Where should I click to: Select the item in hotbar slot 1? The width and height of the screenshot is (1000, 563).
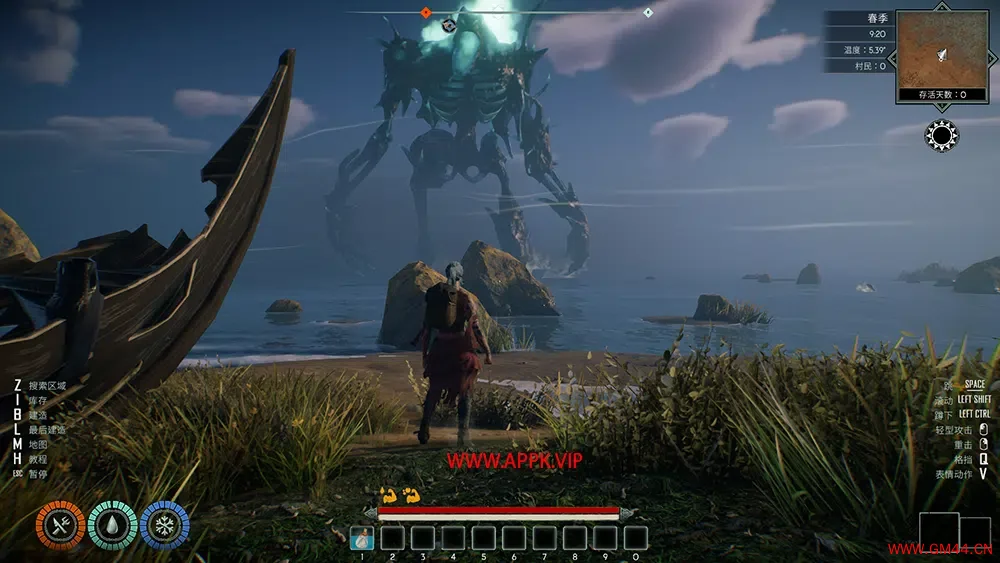click(362, 538)
